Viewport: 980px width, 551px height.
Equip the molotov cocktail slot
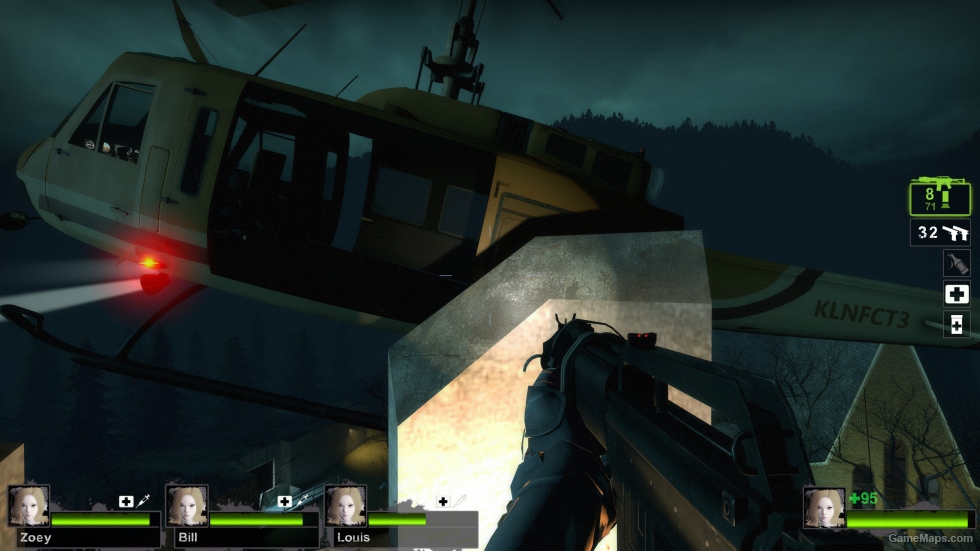956,263
